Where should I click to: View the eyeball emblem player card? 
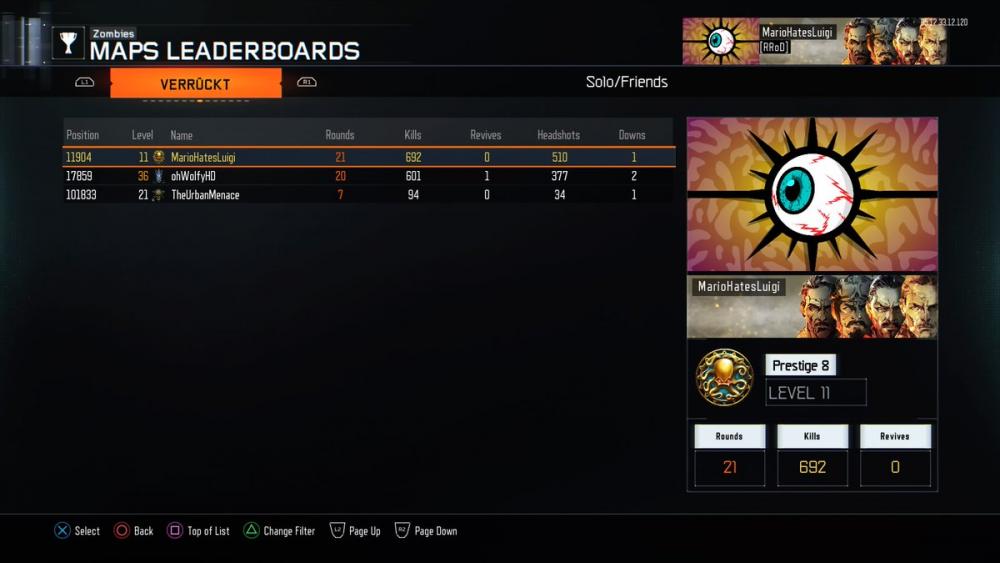[x=812, y=194]
